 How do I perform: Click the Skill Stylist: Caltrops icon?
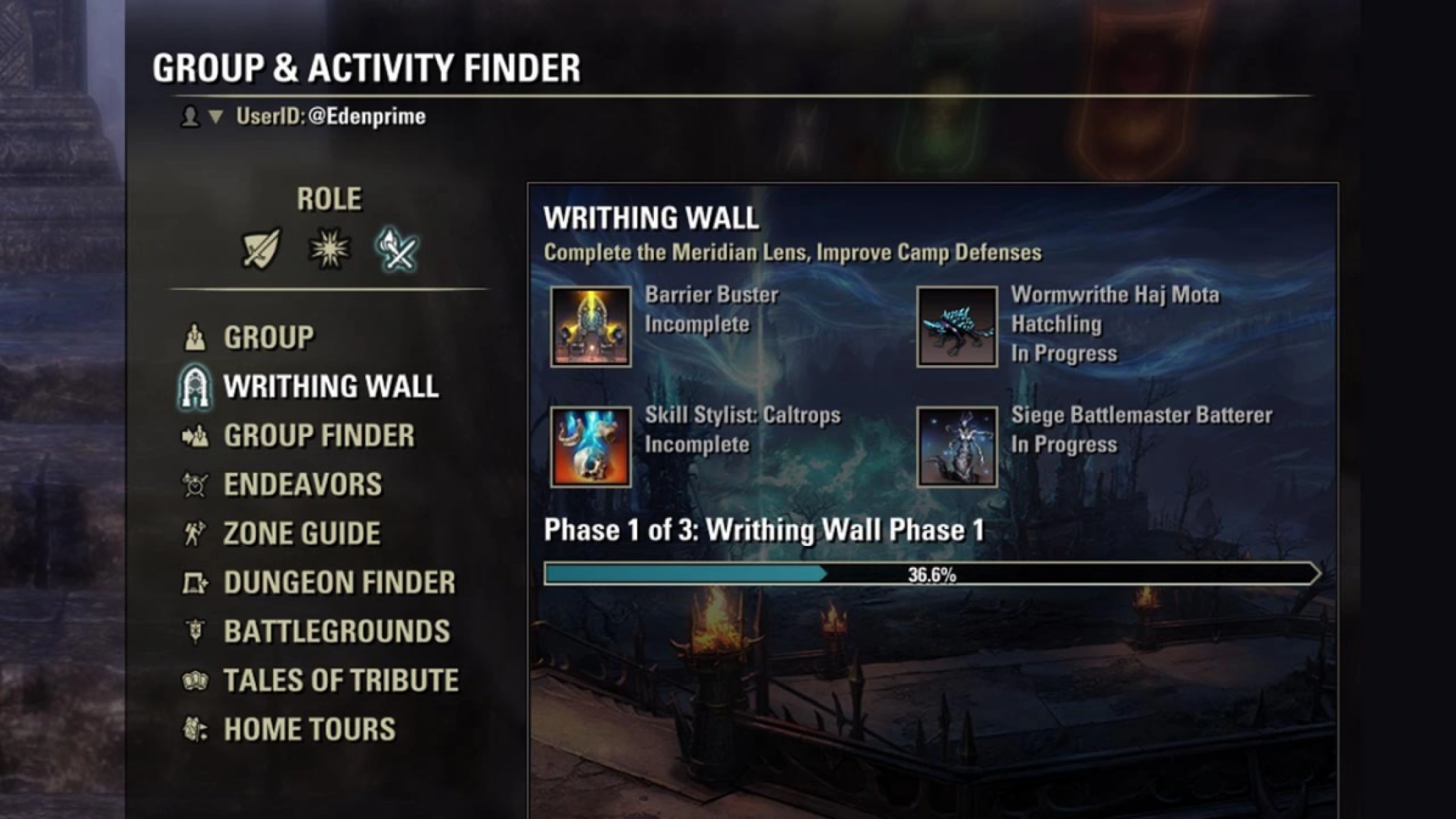coord(590,447)
